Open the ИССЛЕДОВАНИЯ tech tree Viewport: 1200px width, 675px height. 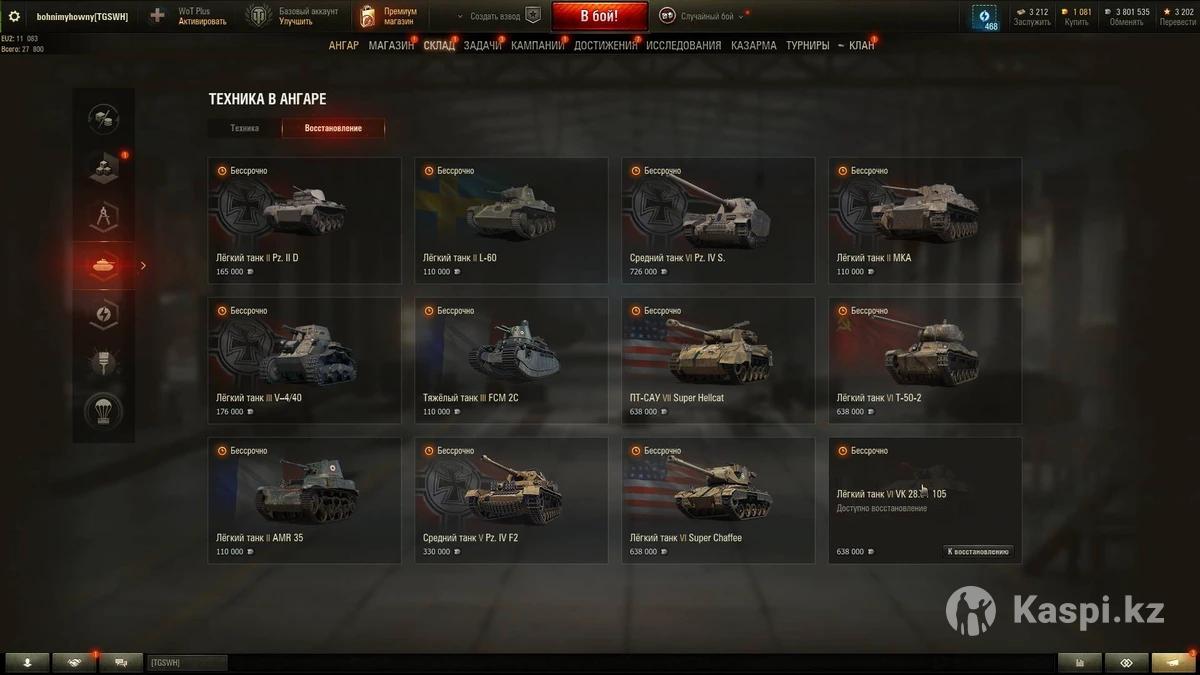(x=683, y=45)
